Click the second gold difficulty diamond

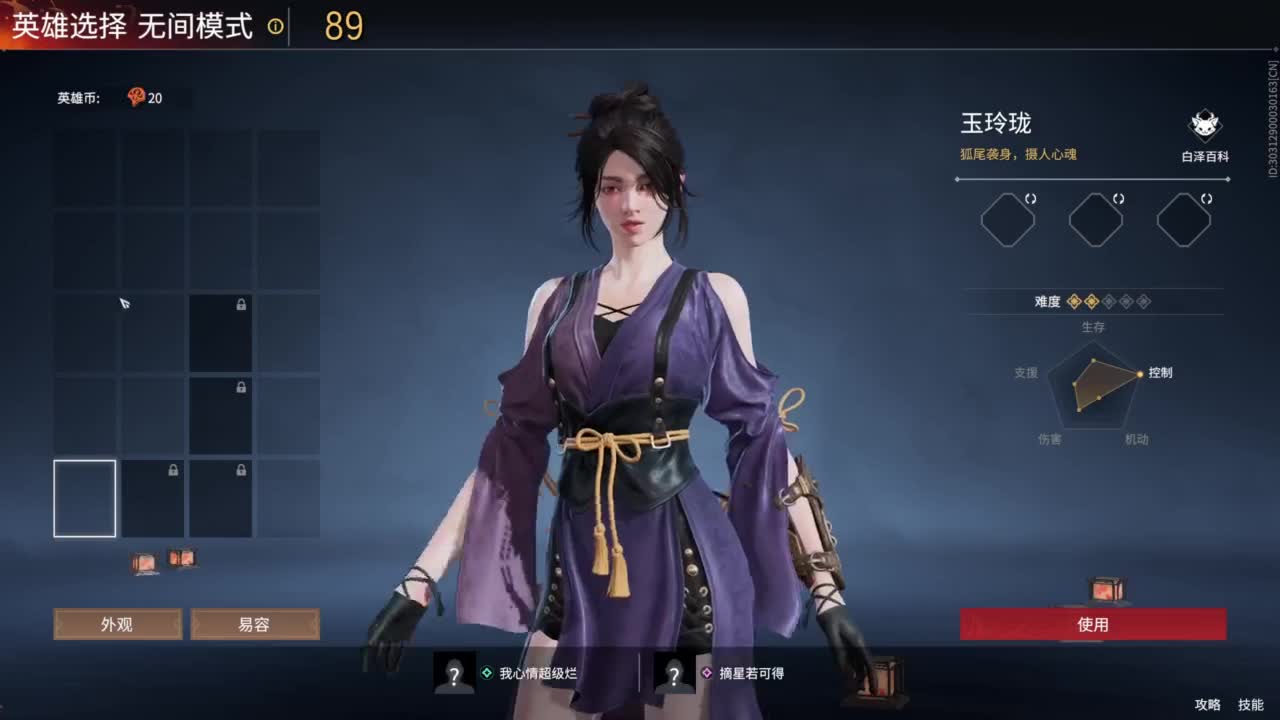click(1090, 301)
